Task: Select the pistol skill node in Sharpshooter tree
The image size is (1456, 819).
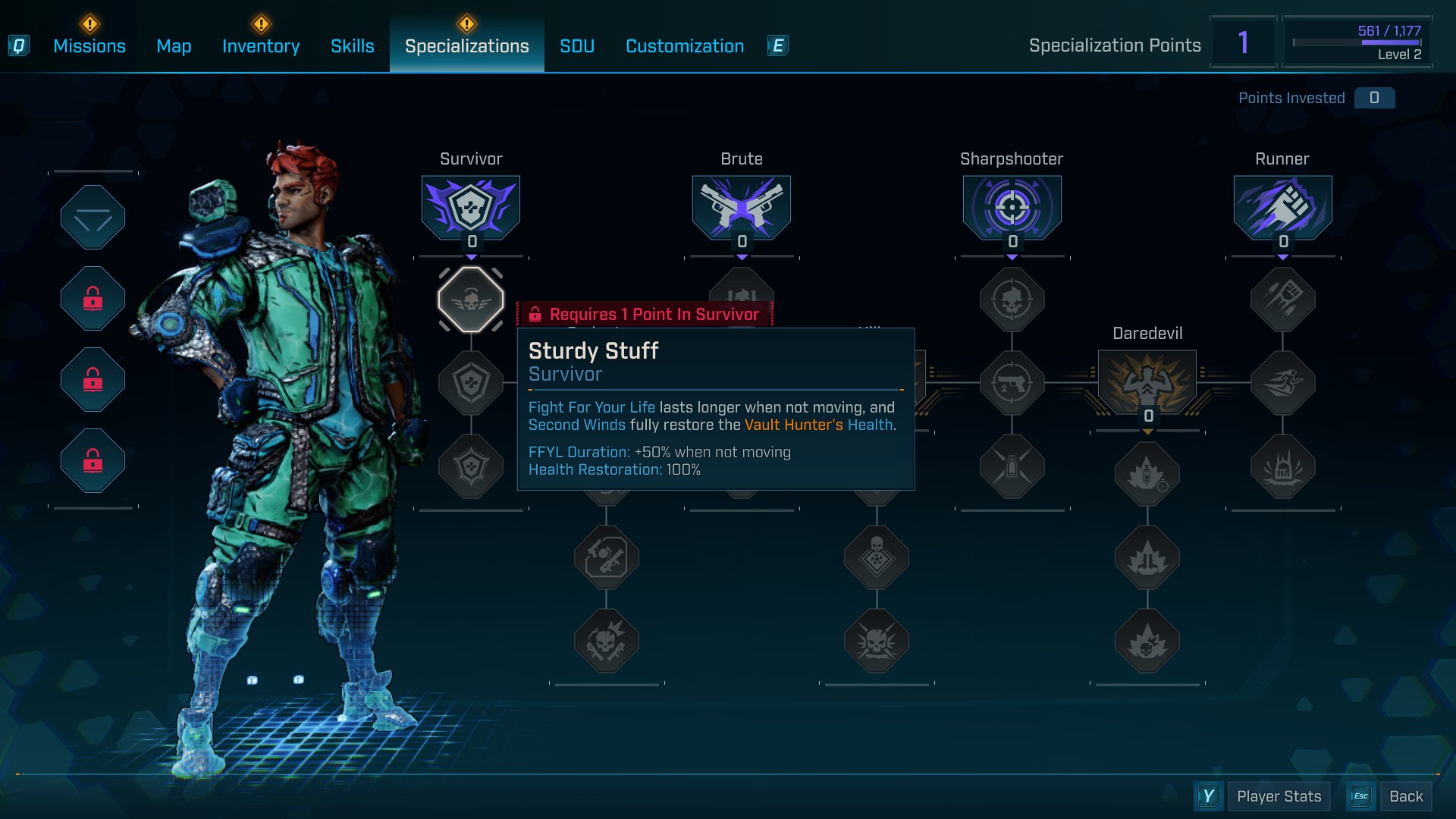Action: [x=1012, y=383]
